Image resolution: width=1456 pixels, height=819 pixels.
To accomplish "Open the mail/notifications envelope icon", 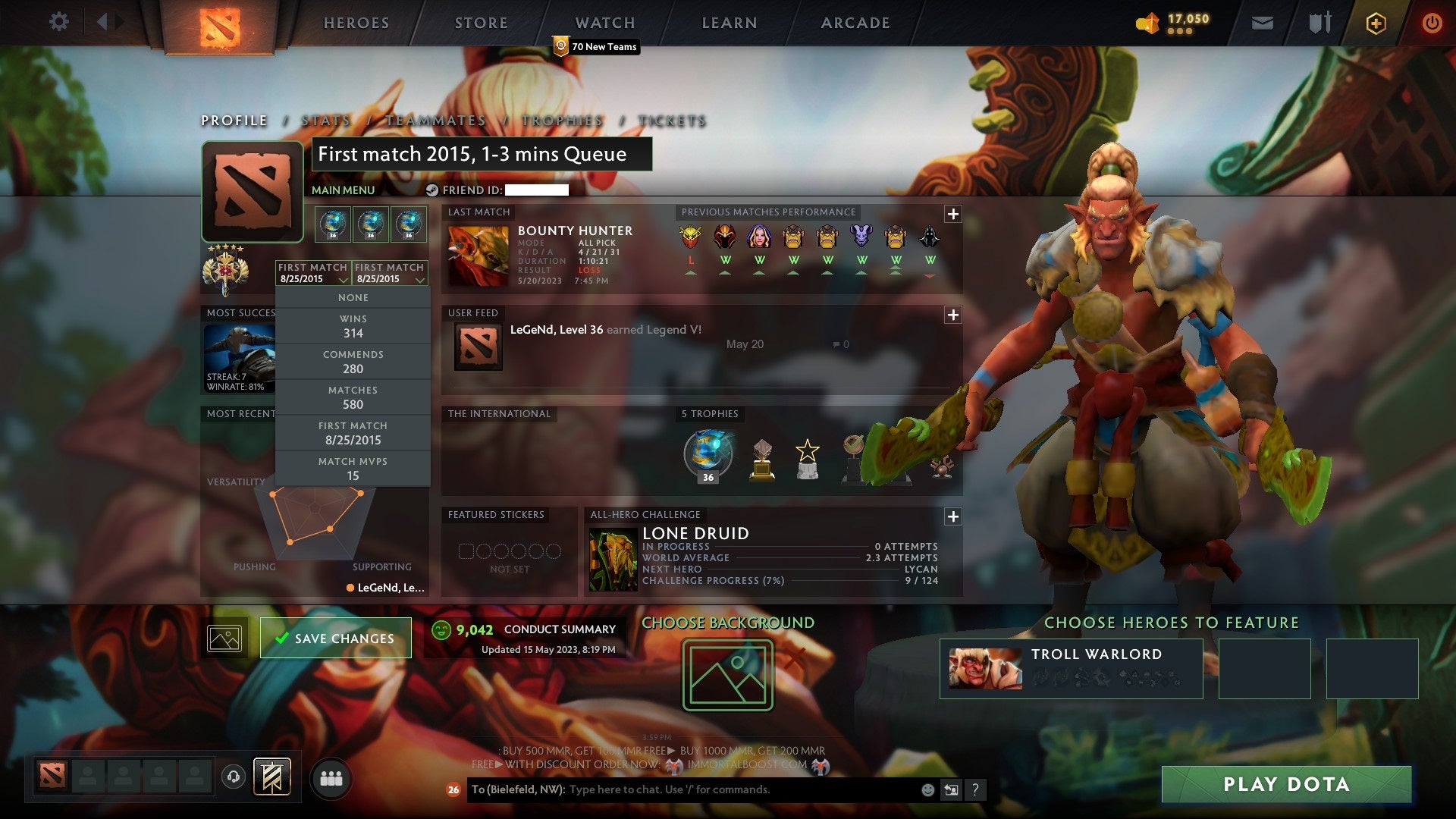I will 1262,23.
